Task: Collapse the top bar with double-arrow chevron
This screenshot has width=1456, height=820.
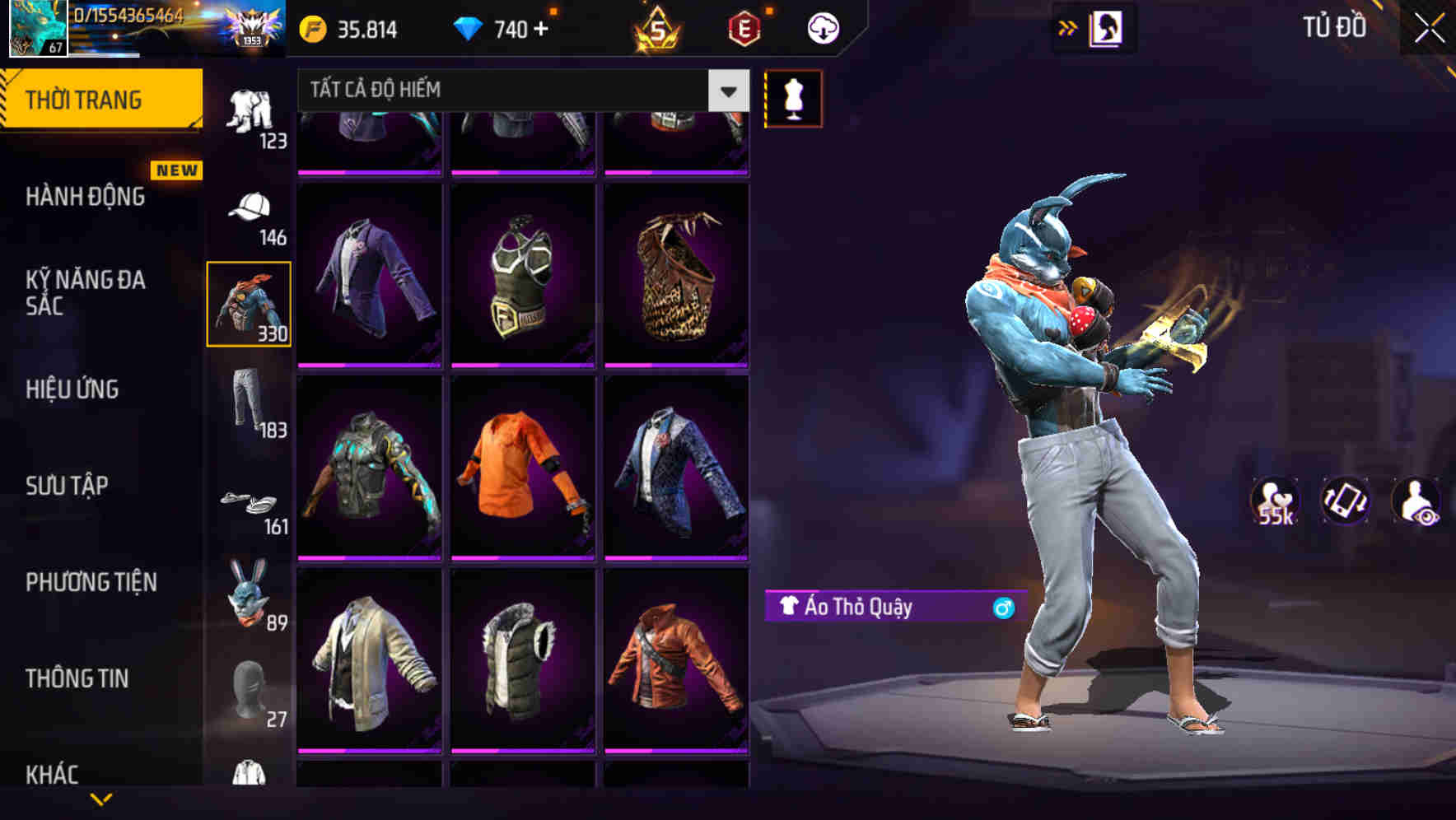Action: 1066,27
